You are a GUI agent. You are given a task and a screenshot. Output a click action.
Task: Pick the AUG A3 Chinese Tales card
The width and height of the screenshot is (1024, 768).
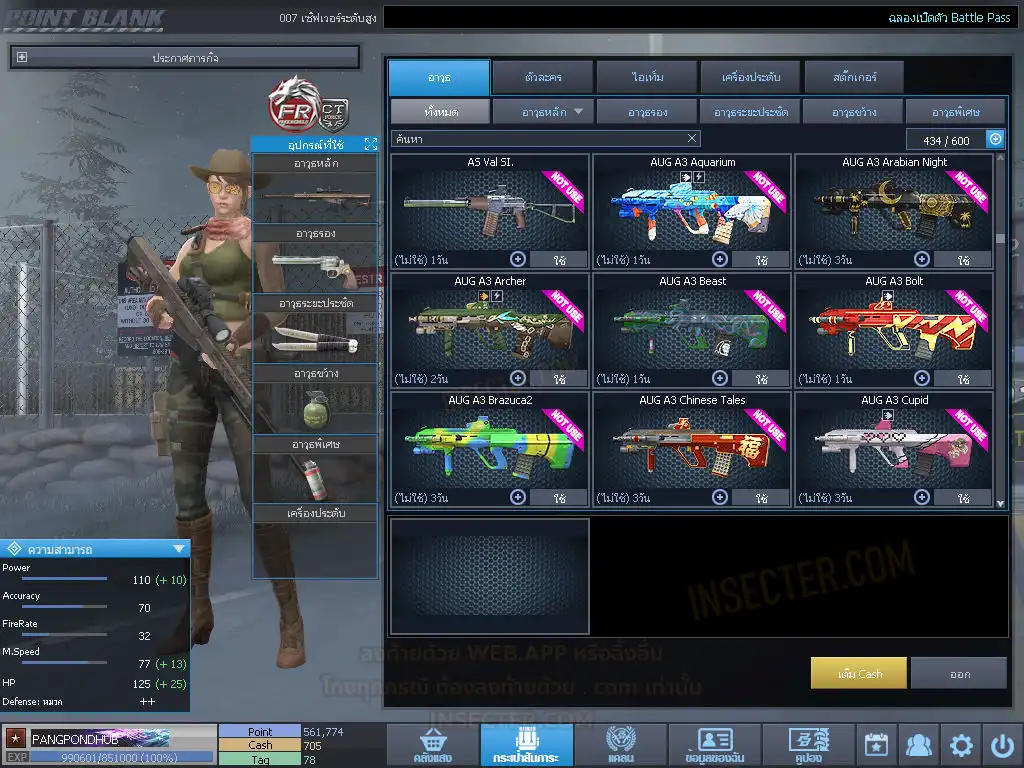click(692, 449)
